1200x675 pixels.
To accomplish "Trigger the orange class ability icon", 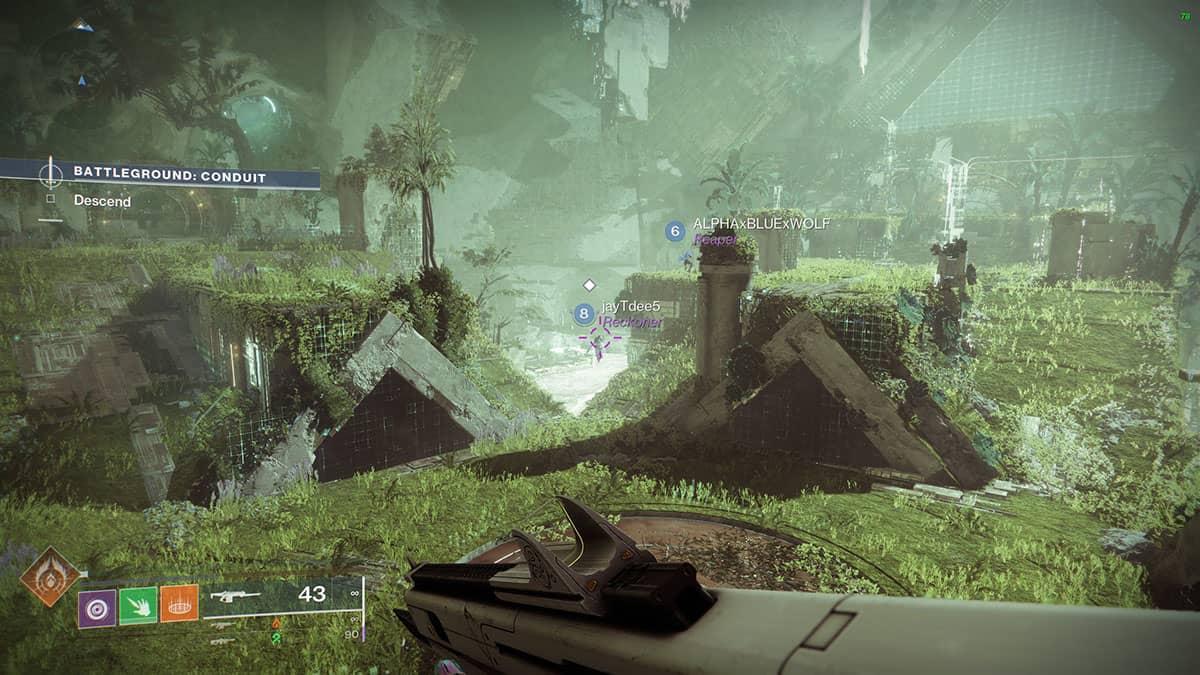I will pyautogui.click(x=179, y=605).
